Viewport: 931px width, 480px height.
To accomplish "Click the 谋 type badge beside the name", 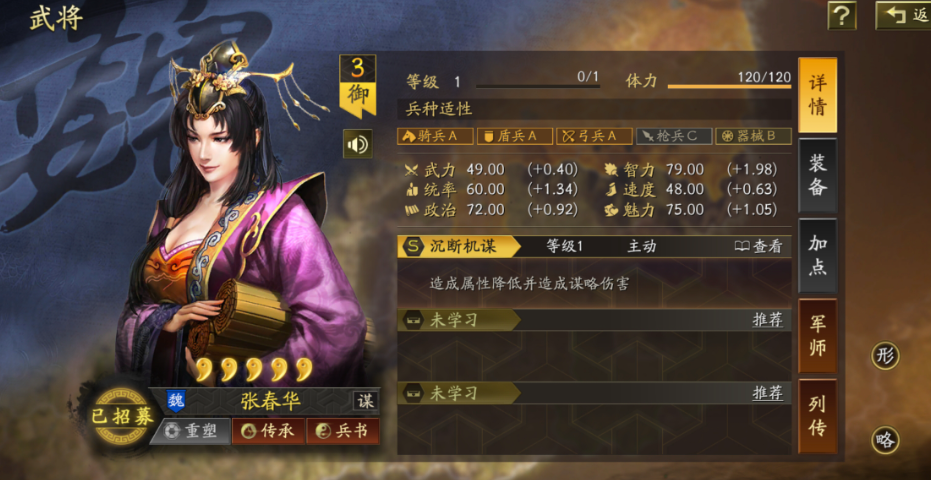I will click(367, 401).
